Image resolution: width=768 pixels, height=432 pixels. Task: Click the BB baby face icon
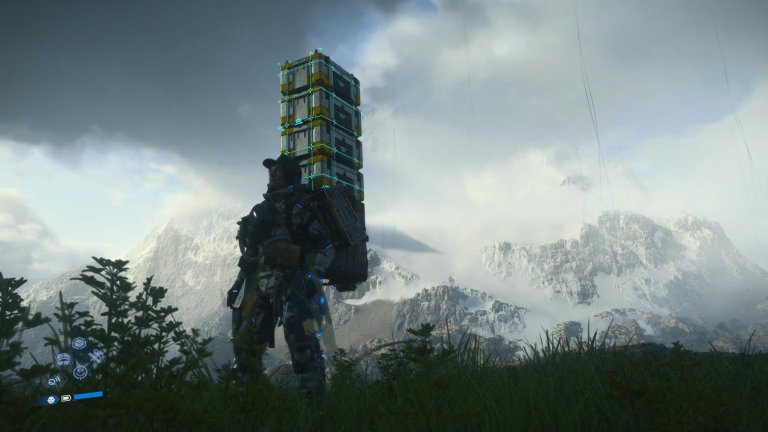click(x=51, y=400)
